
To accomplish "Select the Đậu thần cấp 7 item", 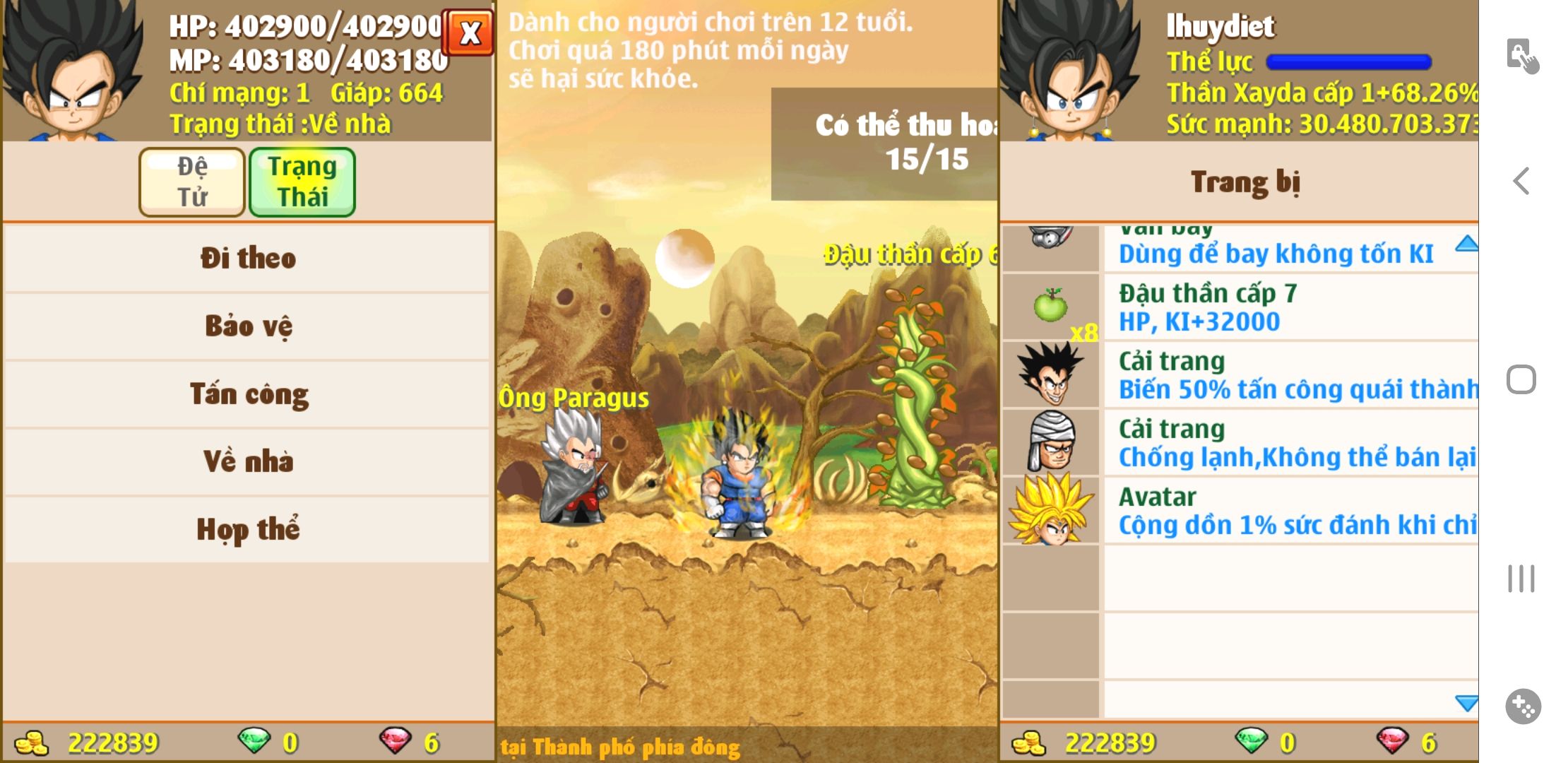I will coord(1240,307).
